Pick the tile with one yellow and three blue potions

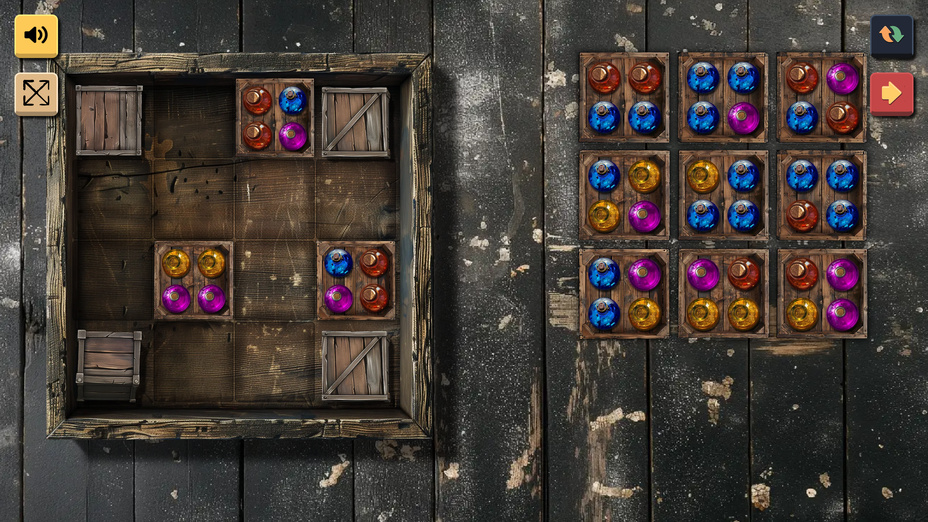point(723,196)
